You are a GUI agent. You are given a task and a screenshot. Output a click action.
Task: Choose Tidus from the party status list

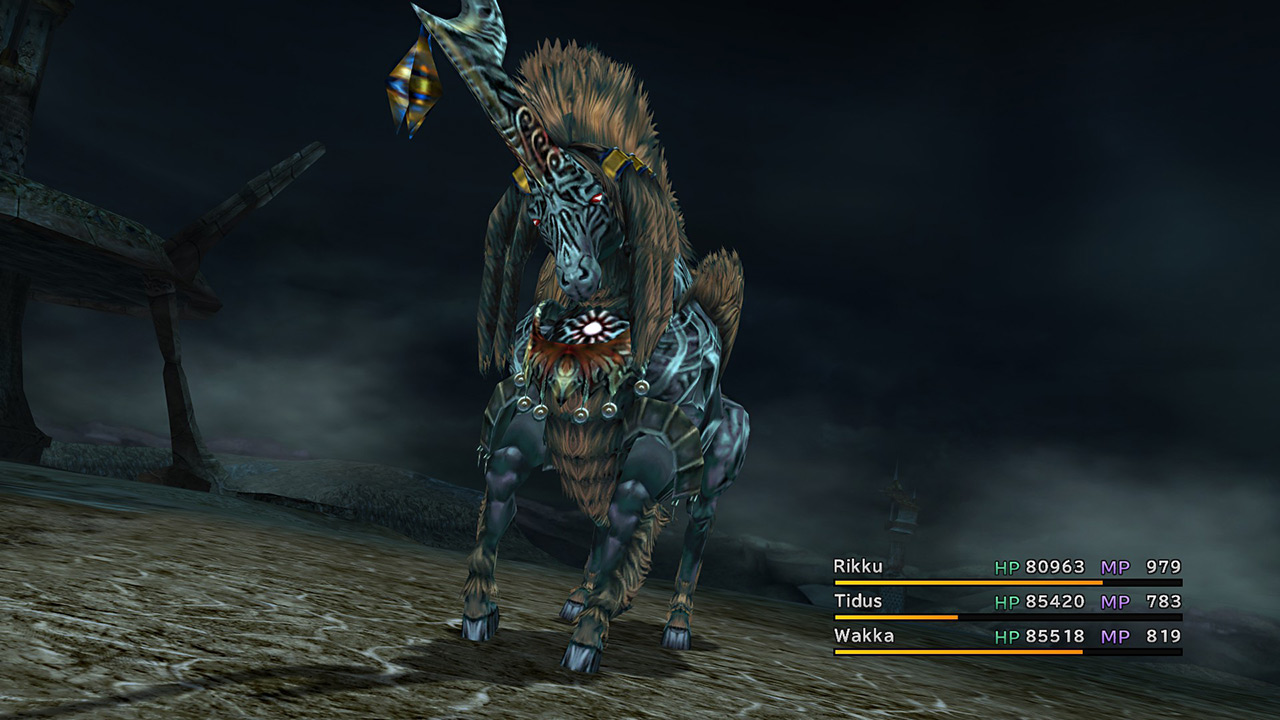[x=859, y=601]
